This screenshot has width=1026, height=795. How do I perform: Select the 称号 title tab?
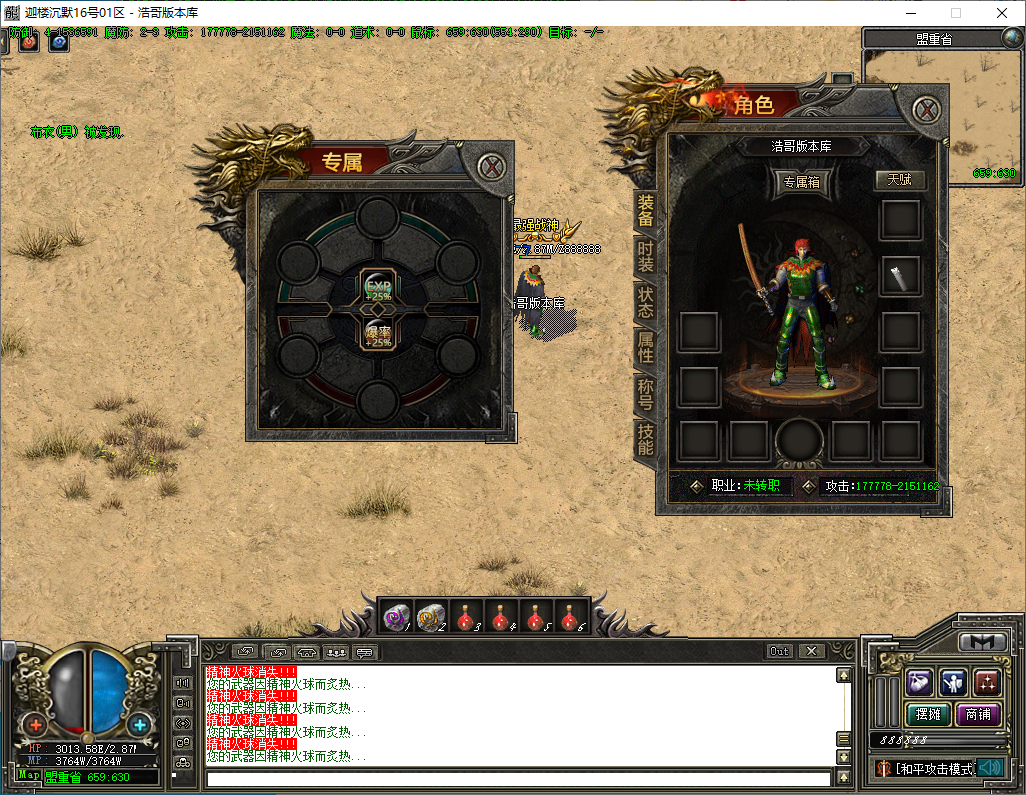coord(646,394)
